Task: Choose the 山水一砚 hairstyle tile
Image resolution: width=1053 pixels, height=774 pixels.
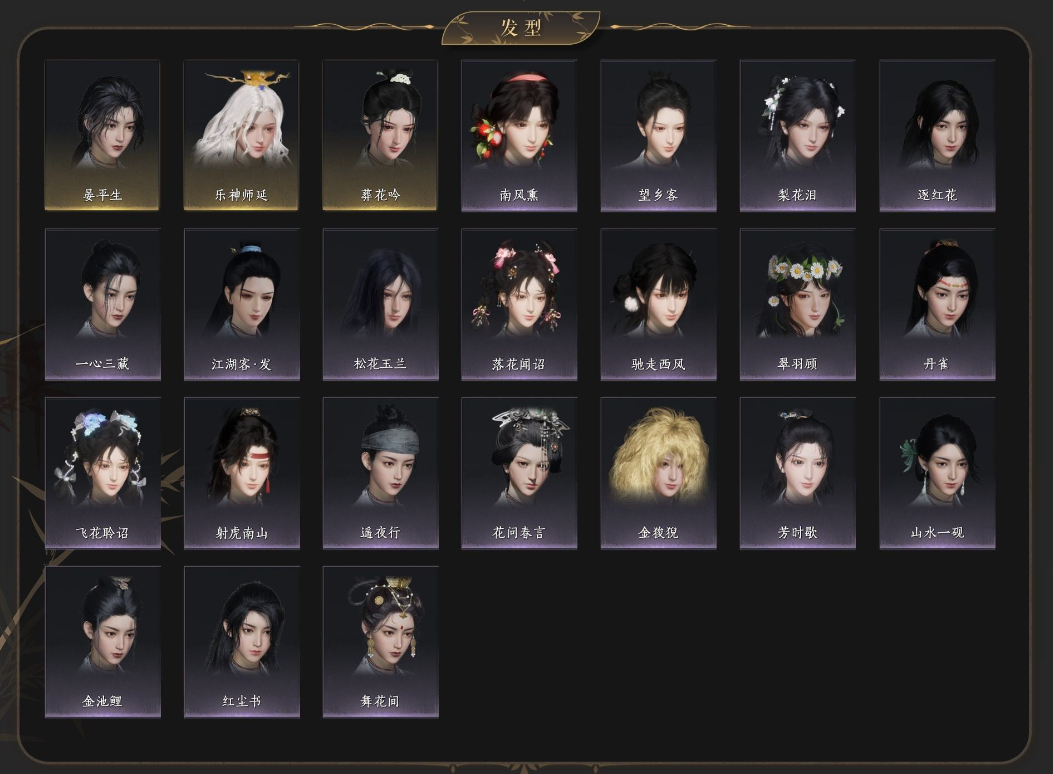Action: click(937, 473)
